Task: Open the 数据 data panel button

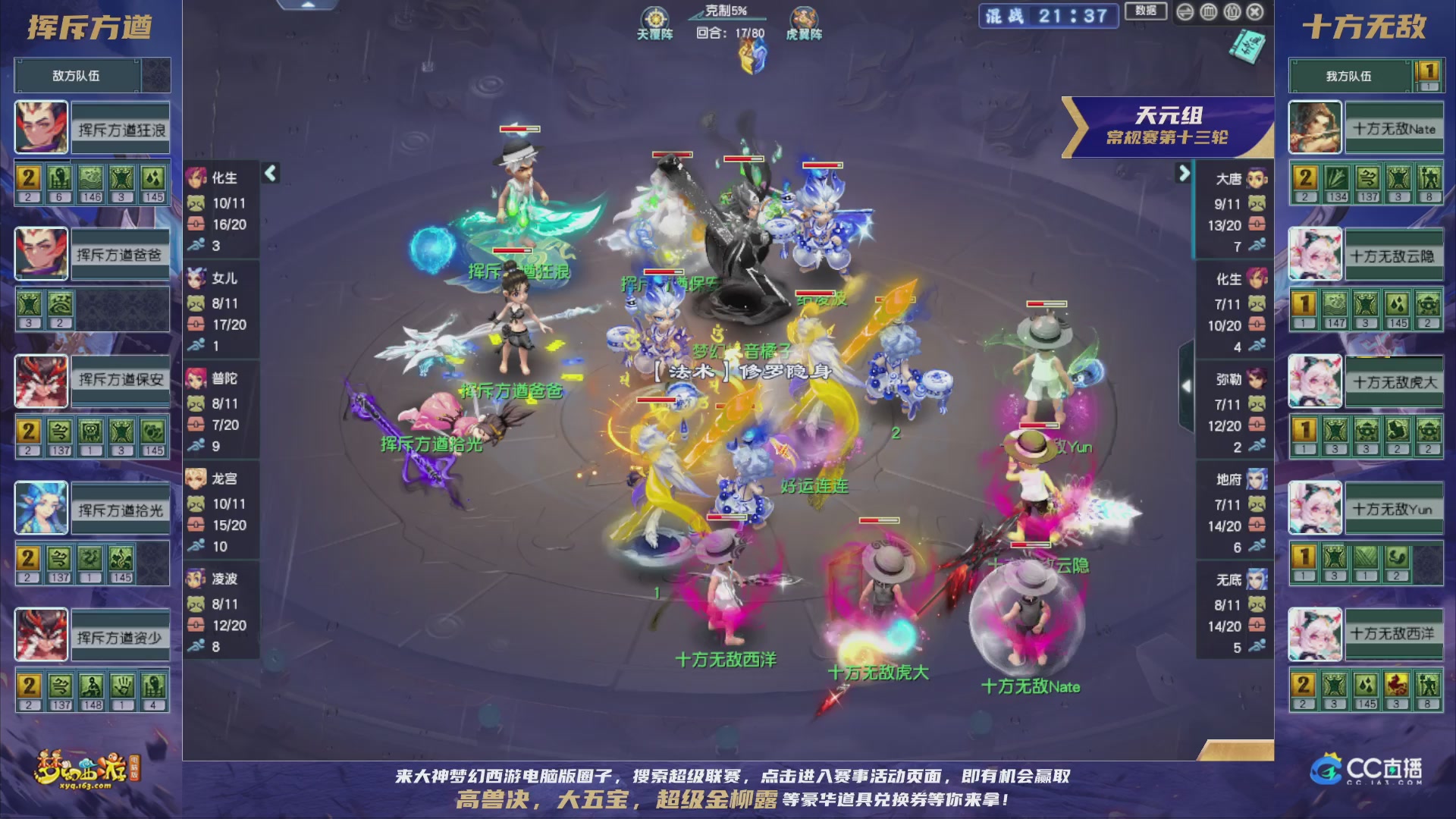Action: pos(1146,12)
